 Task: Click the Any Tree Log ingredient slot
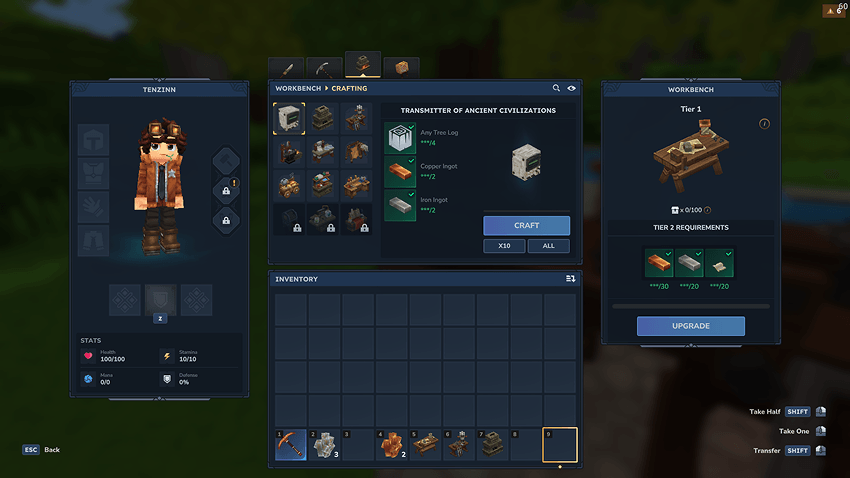(x=401, y=138)
